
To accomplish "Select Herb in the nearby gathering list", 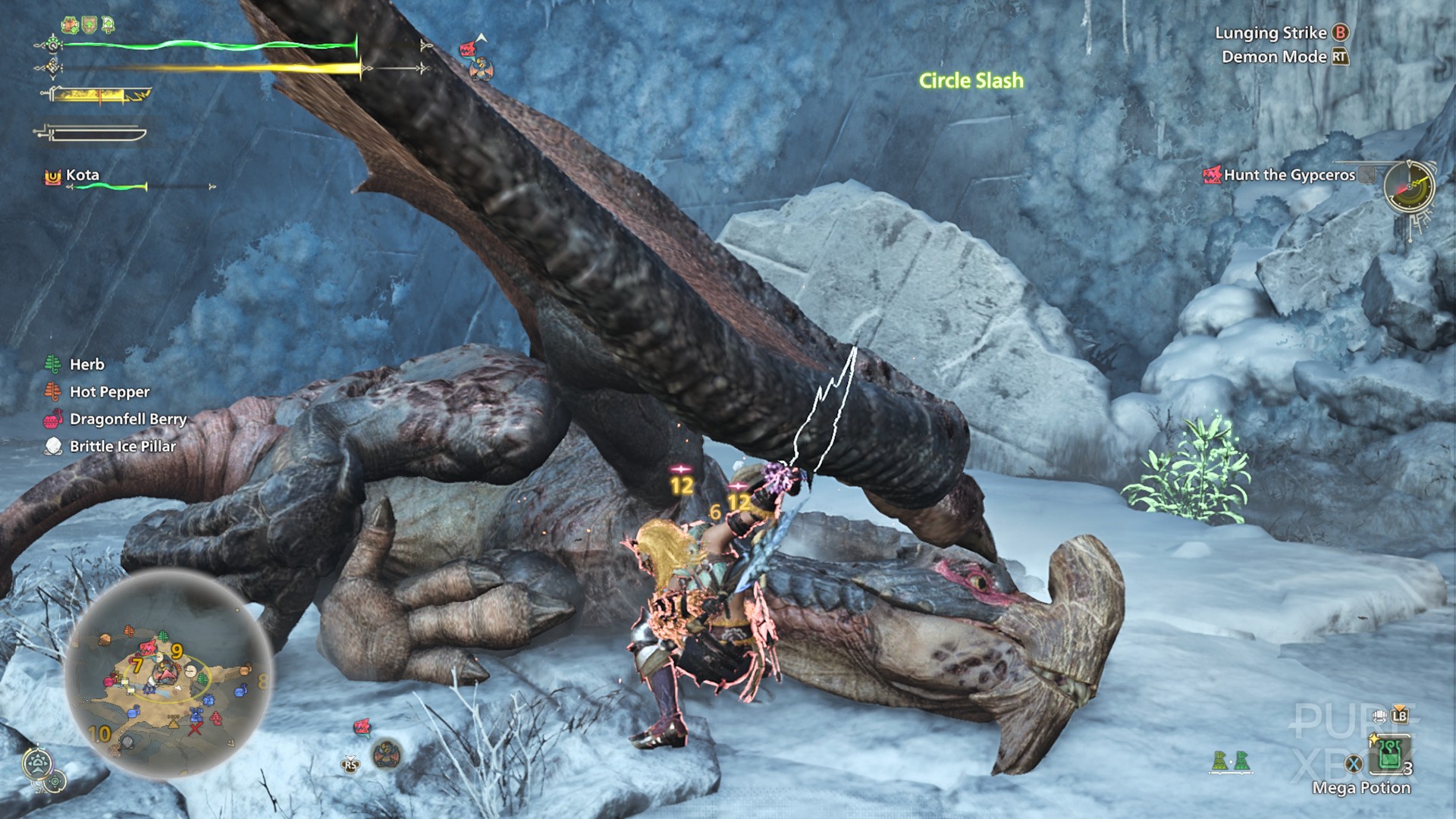I will 86,365.
